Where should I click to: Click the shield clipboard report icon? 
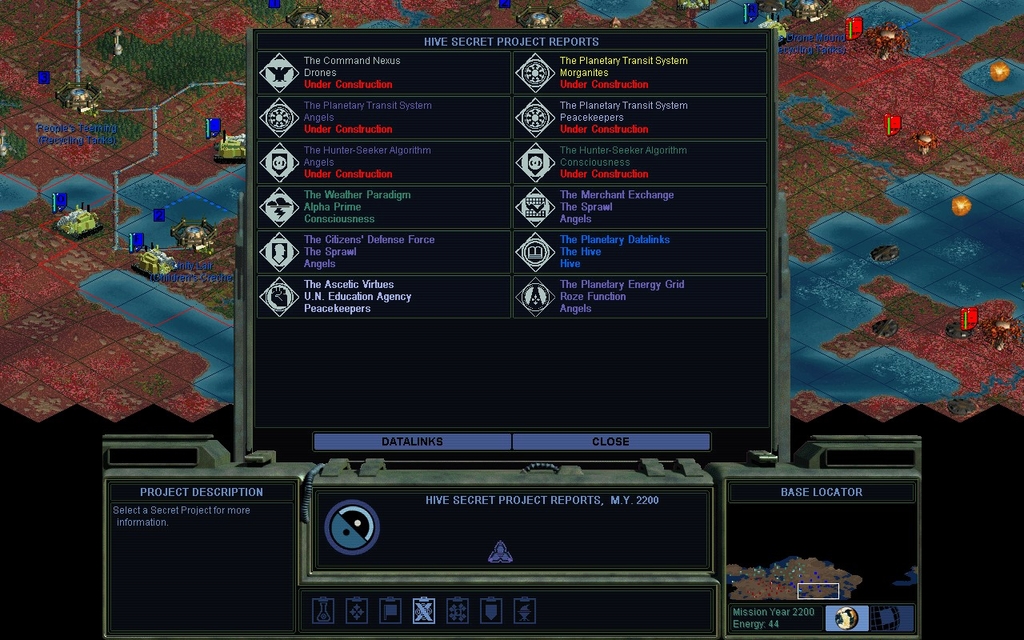pos(491,610)
